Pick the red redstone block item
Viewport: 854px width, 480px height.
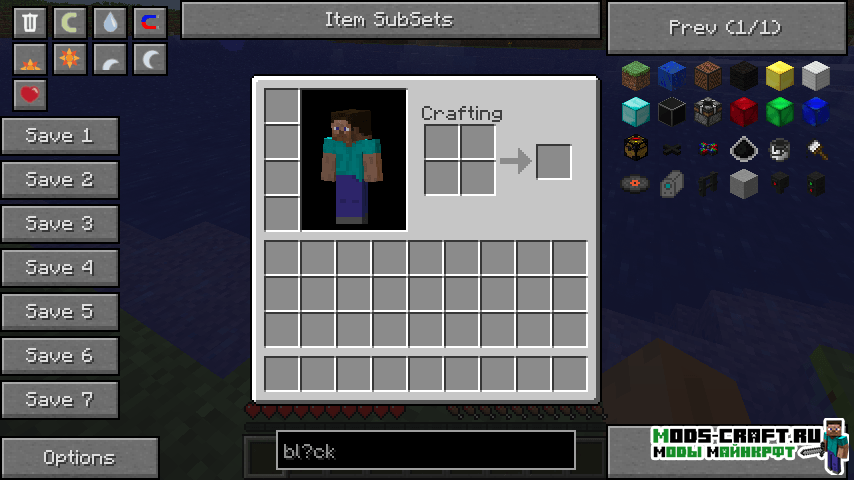coord(744,111)
